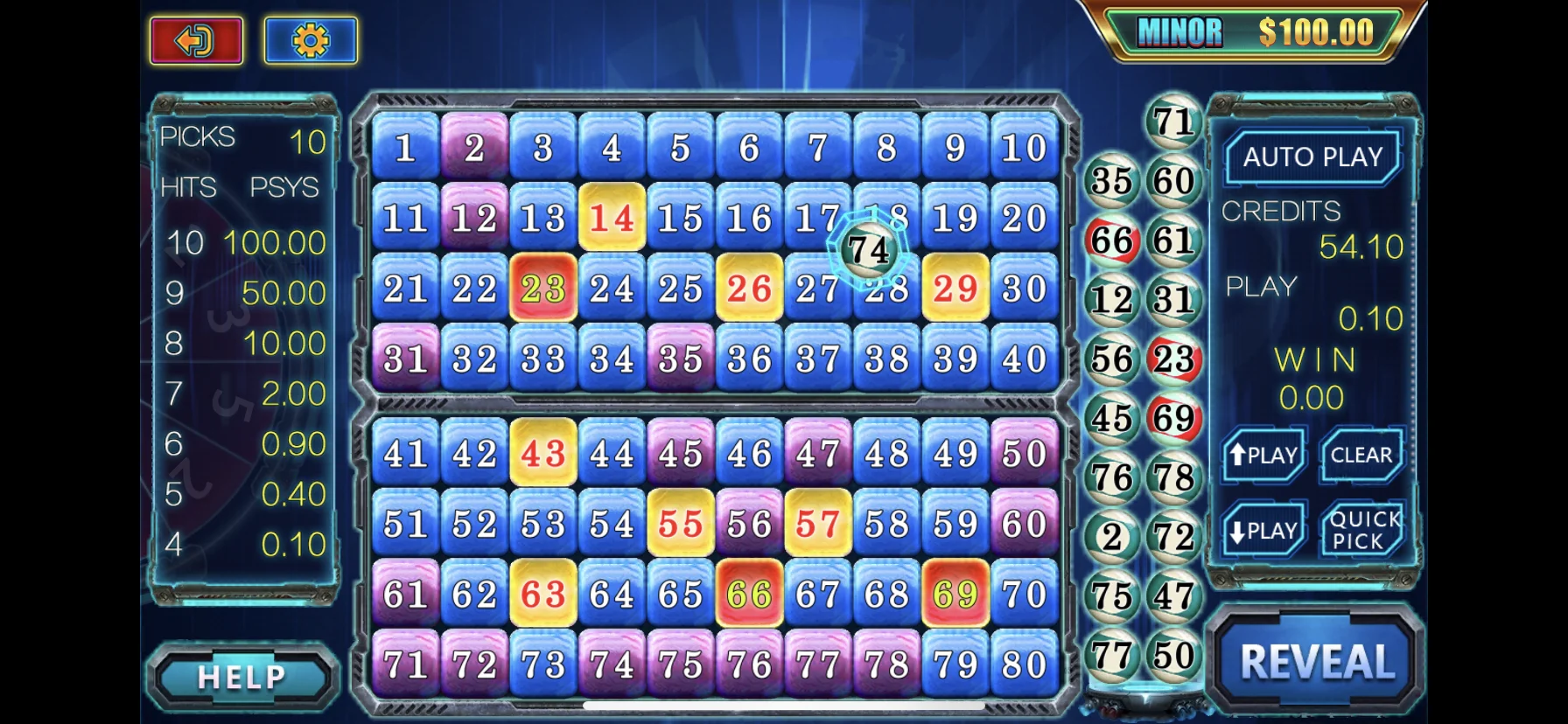The width and height of the screenshot is (1568, 724).
Task: Click the PLAY decrease stepper
Action: (1263, 528)
